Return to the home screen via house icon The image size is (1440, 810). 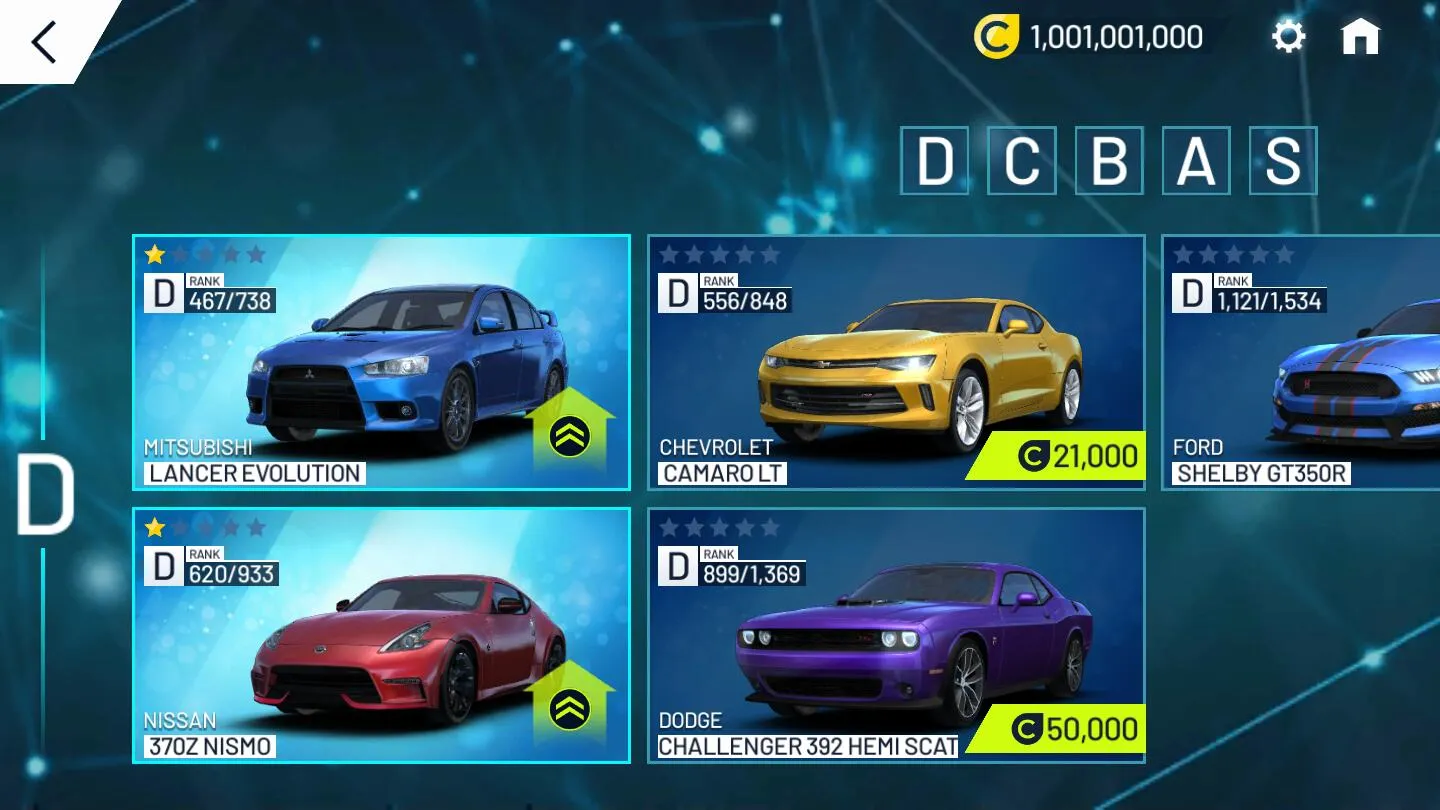pos(1362,36)
